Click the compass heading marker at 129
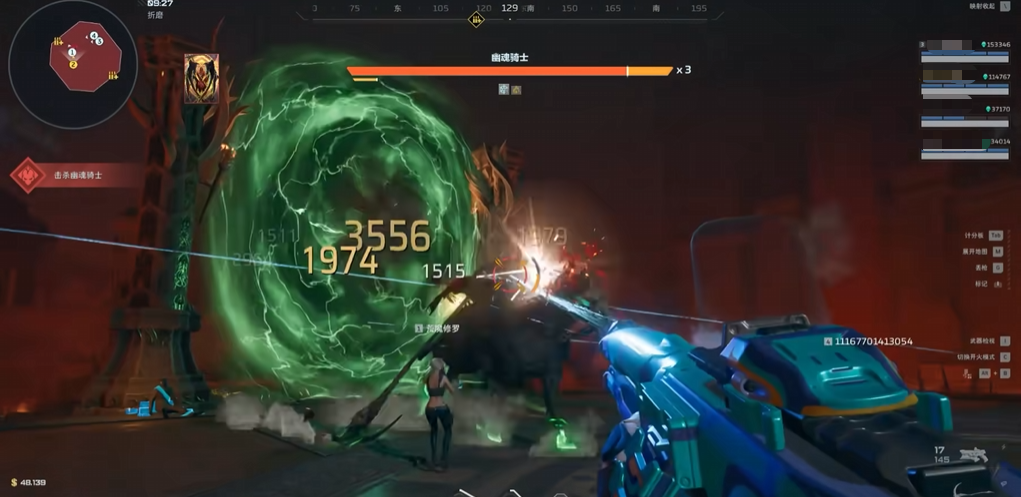 [509, 8]
